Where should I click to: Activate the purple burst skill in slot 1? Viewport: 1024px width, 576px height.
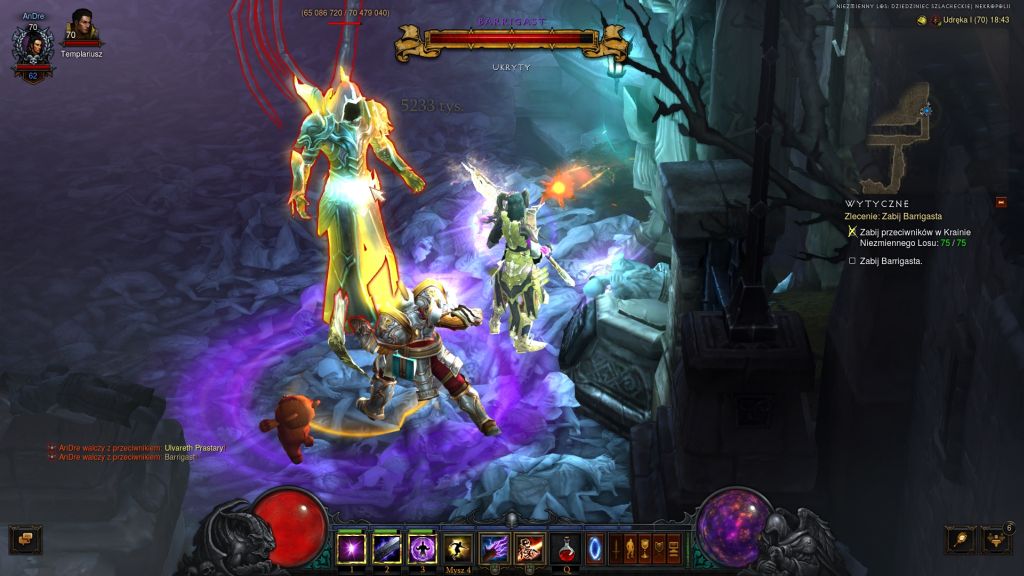coord(351,548)
